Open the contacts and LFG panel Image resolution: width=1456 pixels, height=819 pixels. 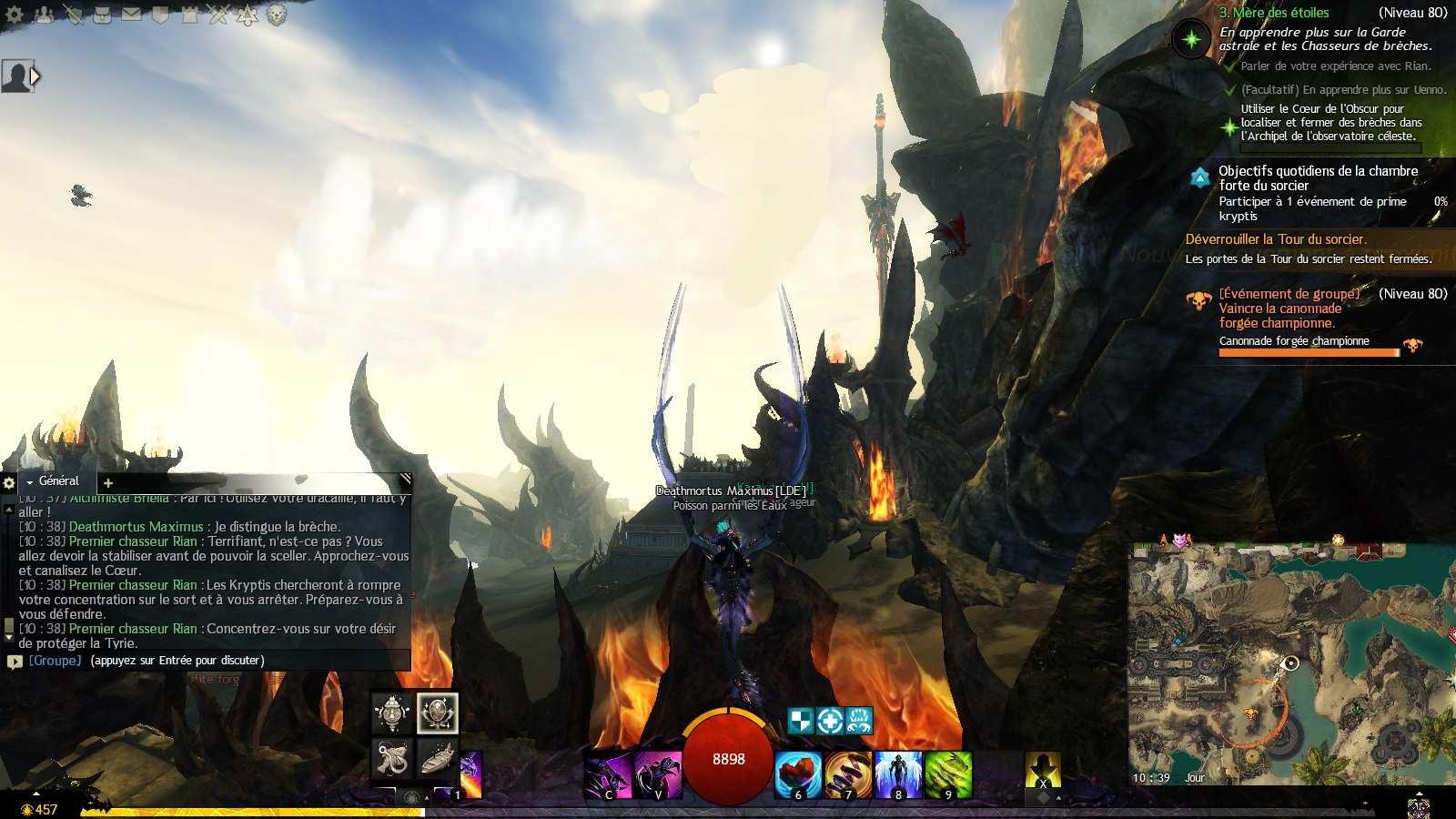point(44,15)
